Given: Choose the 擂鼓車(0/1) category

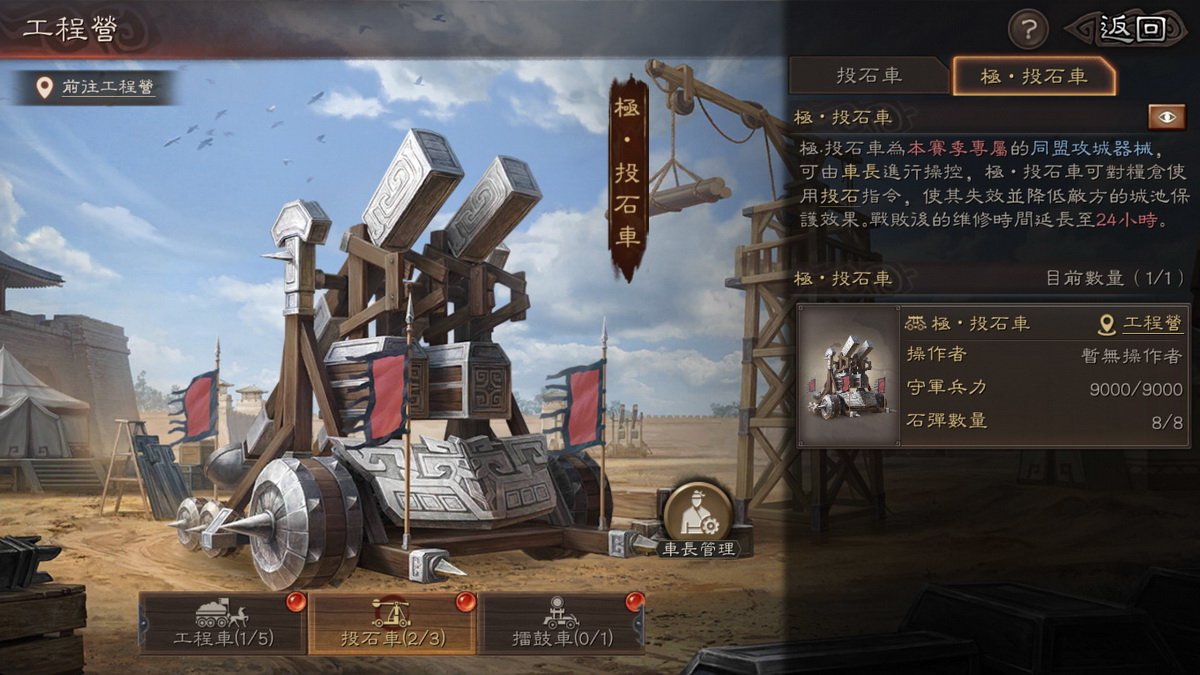Looking at the screenshot, I should [561, 623].
